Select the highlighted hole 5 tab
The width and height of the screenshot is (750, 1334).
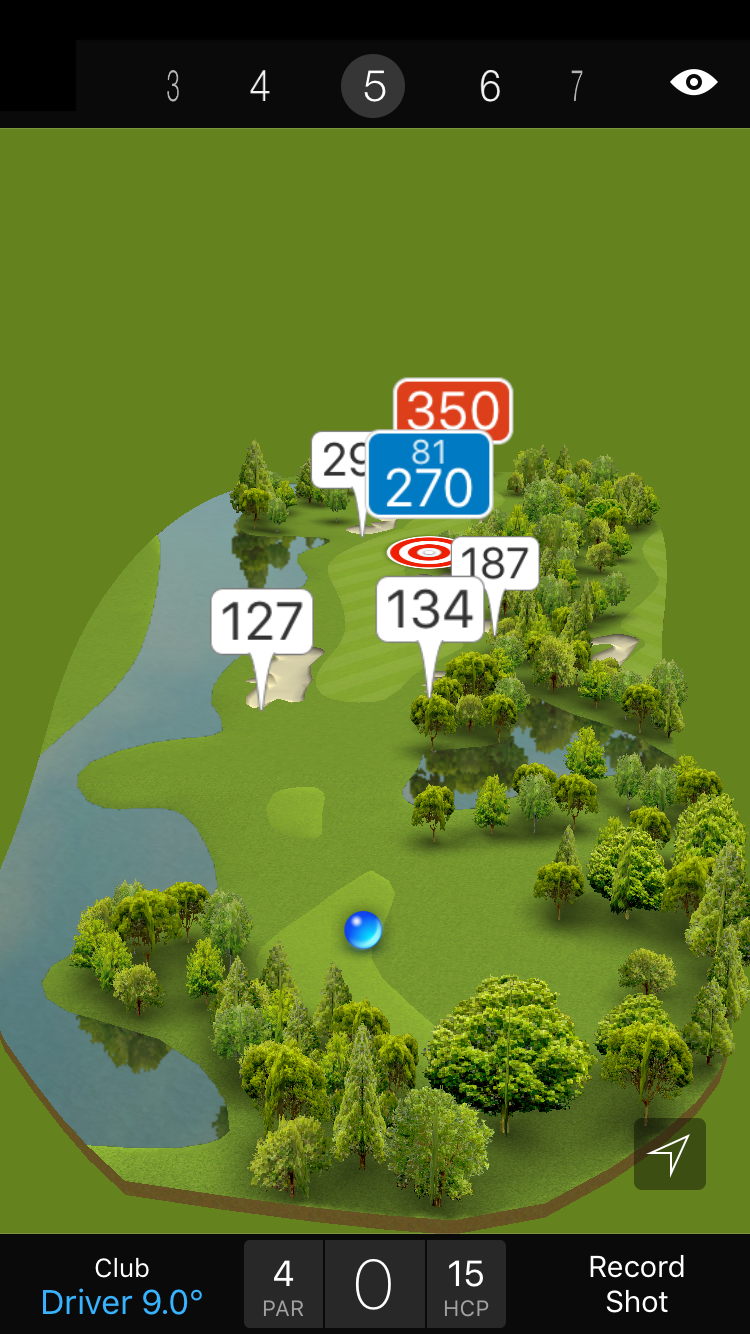point(373,87)
